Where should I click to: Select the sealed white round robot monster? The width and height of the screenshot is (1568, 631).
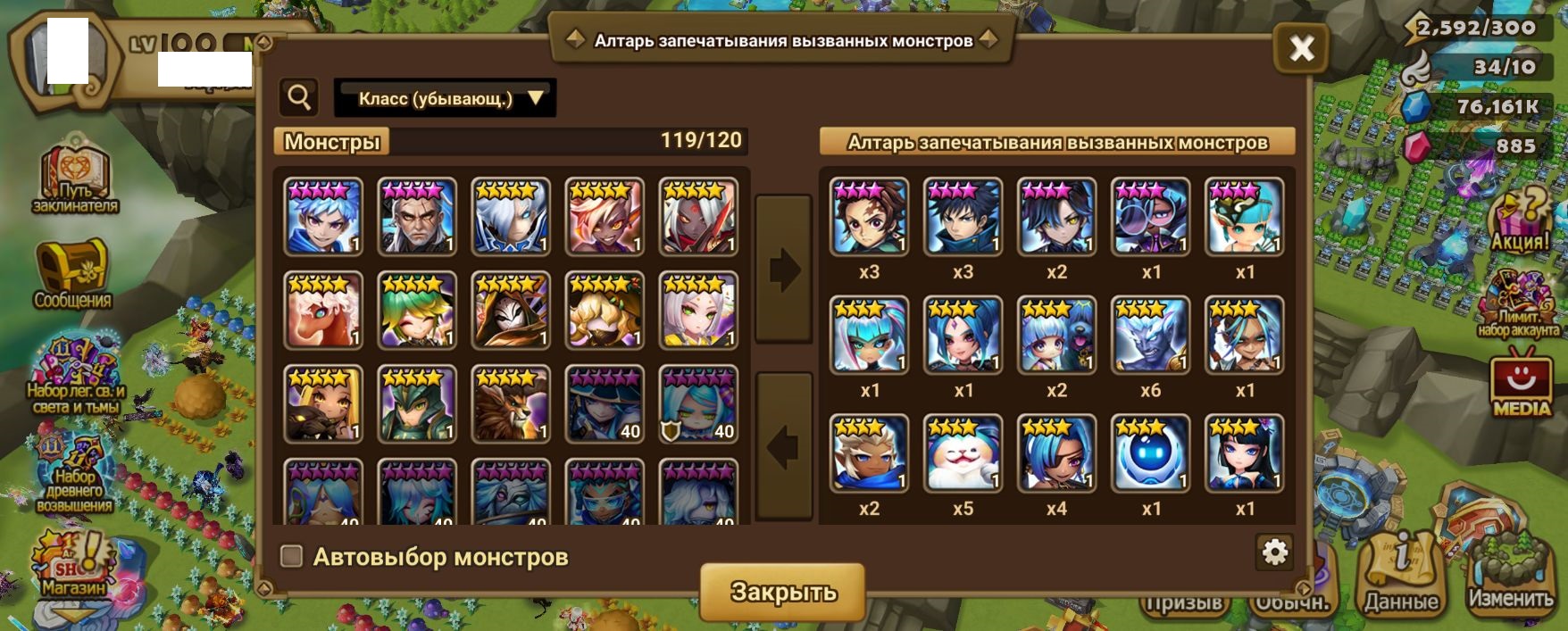(x=1150, y=452)
